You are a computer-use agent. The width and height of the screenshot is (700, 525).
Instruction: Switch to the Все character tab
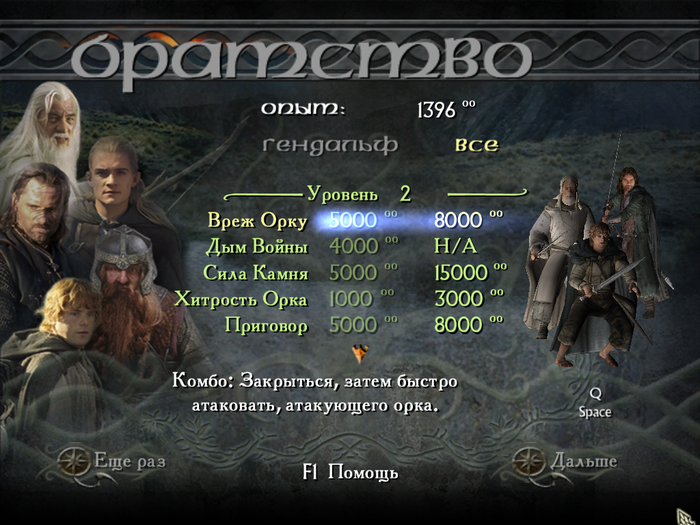[x=476, y=145]
